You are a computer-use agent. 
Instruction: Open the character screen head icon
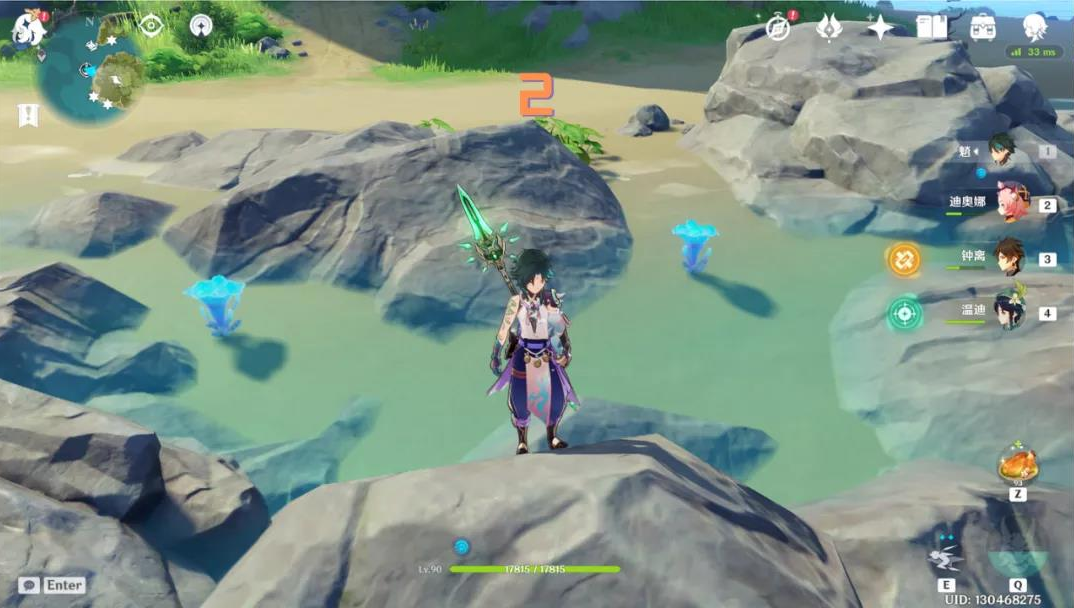click(1034, 26)
